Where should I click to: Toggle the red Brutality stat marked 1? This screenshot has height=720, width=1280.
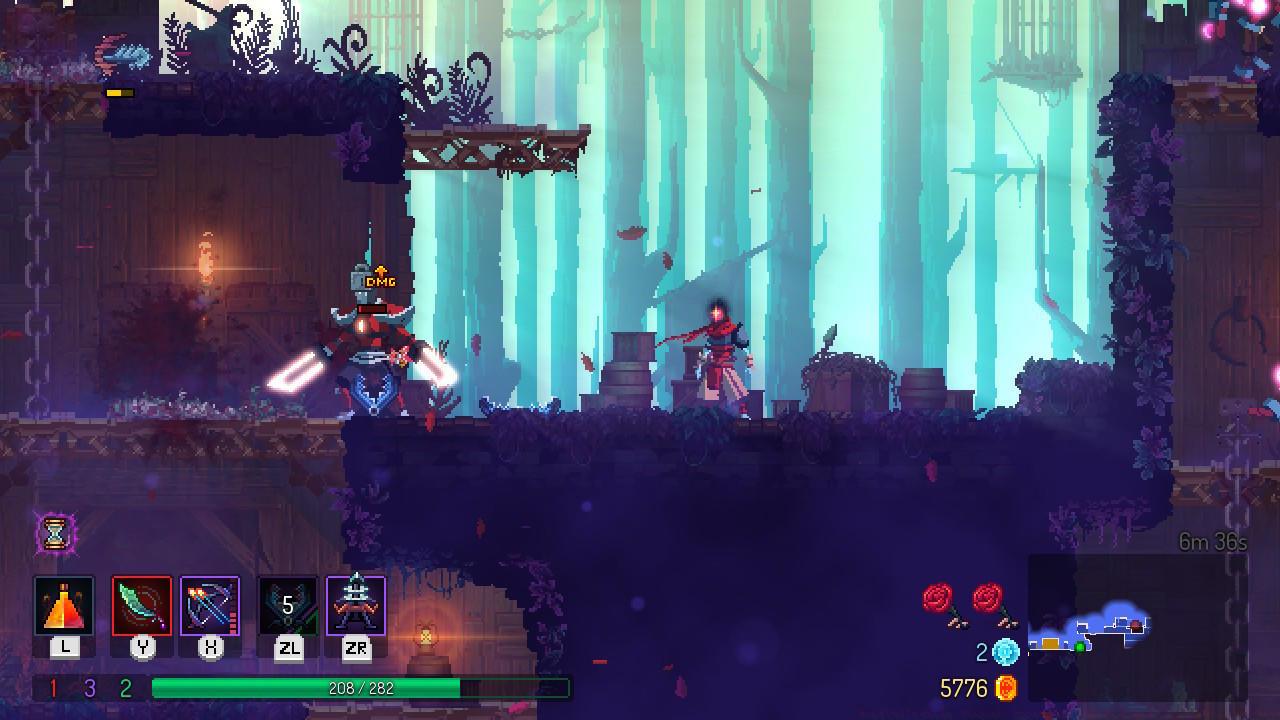tap(54, 687)
